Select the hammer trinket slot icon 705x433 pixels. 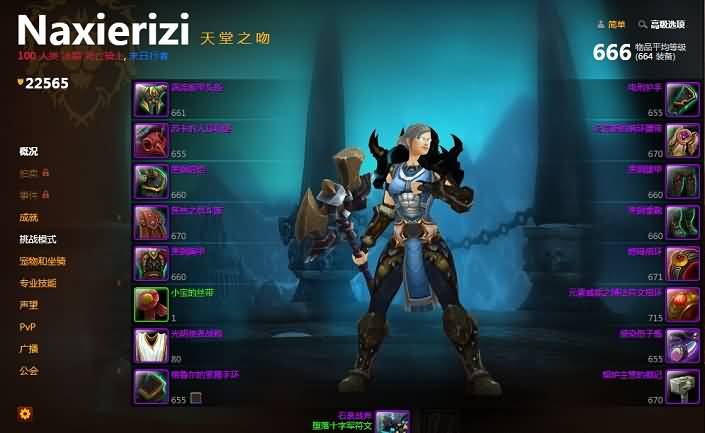point(682,386)
